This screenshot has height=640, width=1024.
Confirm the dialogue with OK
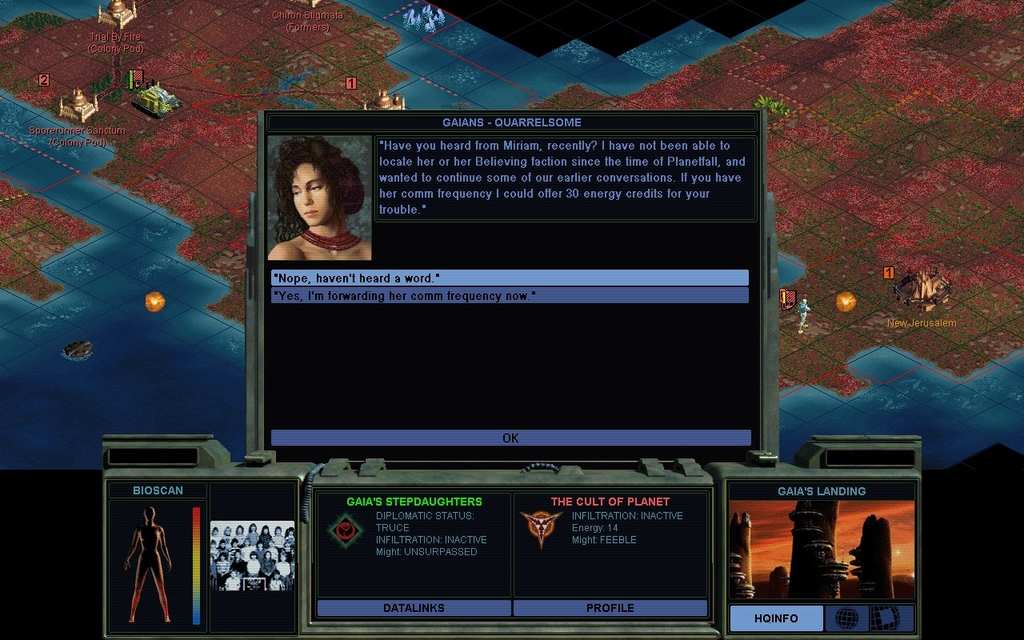click(x=510, y=438)
